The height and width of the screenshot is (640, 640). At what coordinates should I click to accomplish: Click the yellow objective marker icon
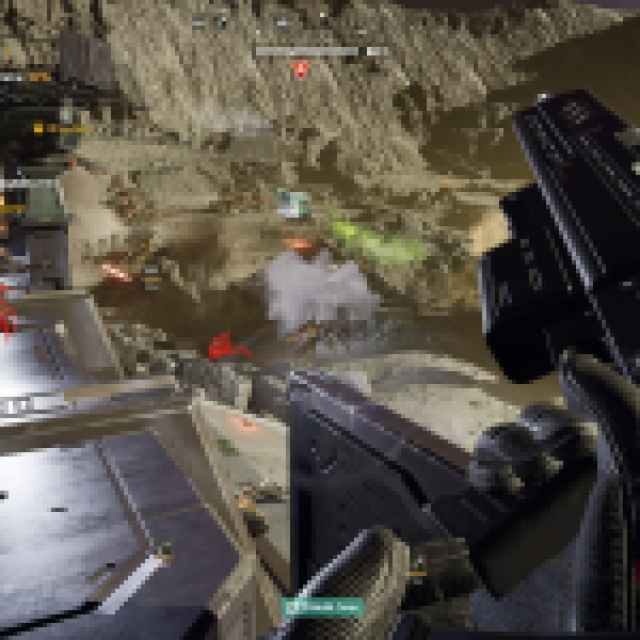click(x=38, y=128)
